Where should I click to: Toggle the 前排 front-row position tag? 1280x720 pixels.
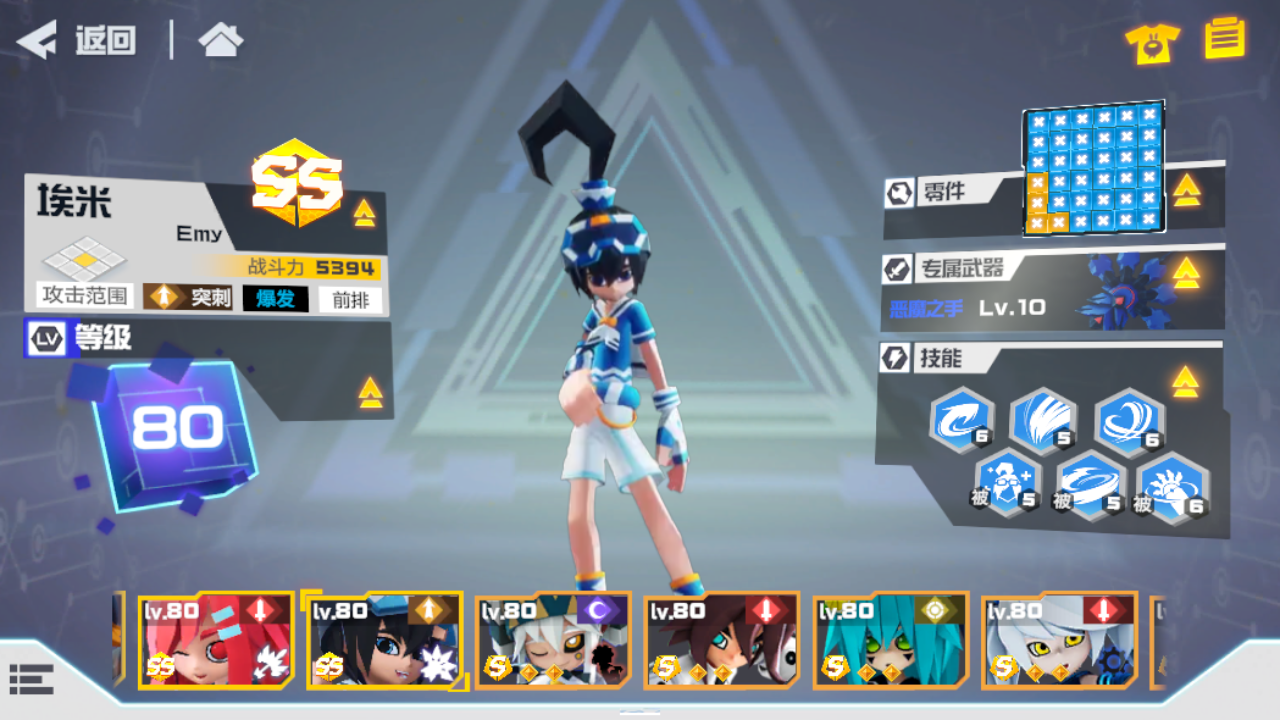349,299
